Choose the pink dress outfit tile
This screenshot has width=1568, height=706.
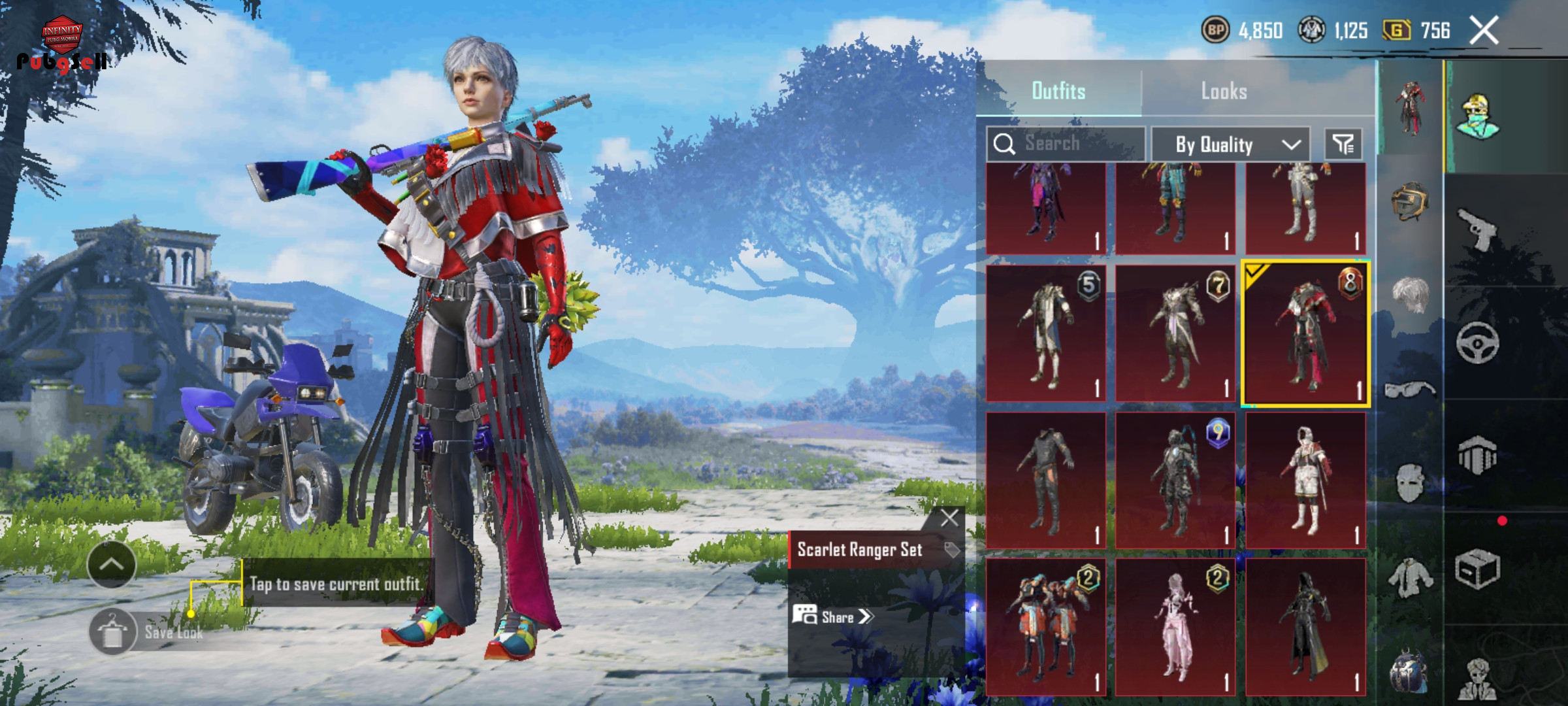pos(1175,626)
